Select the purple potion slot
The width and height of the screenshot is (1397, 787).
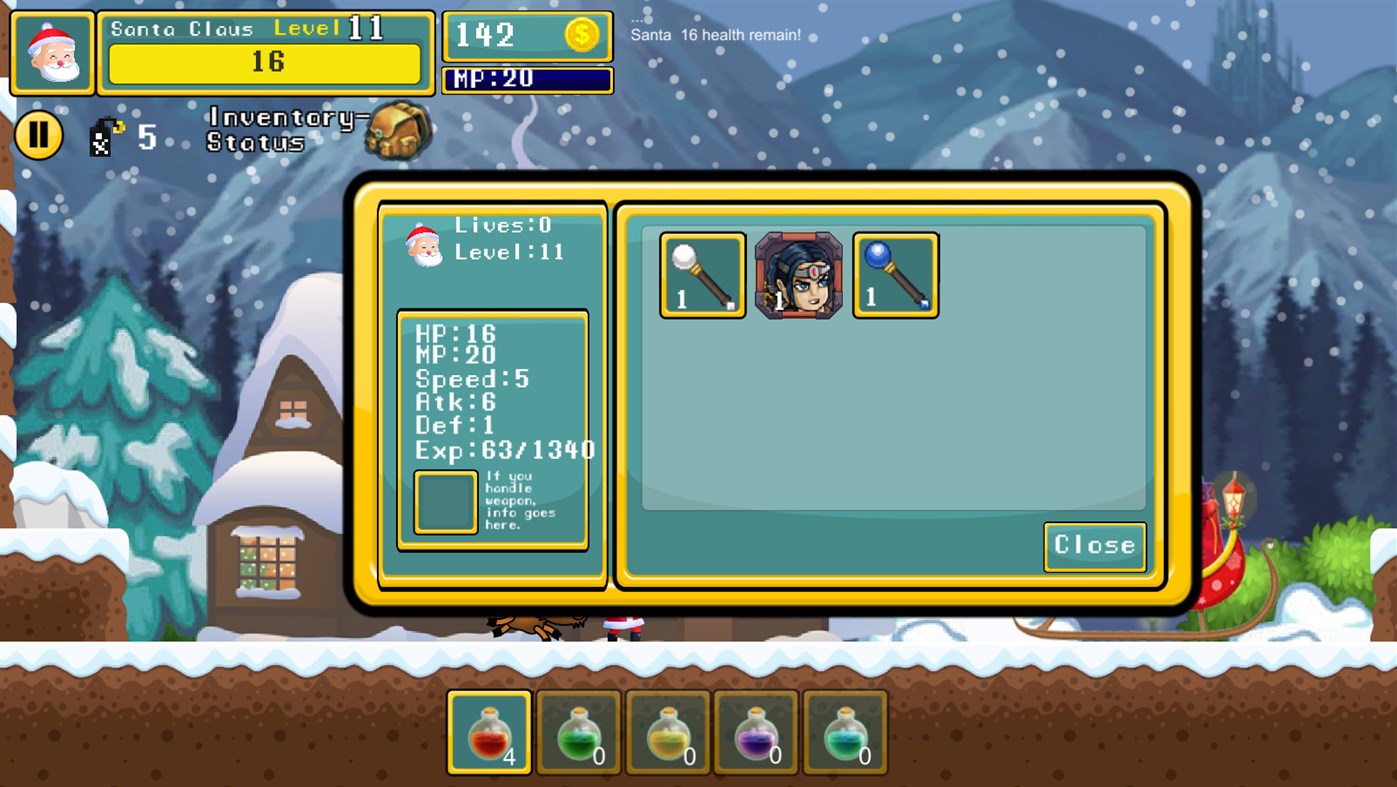point(756,731)
